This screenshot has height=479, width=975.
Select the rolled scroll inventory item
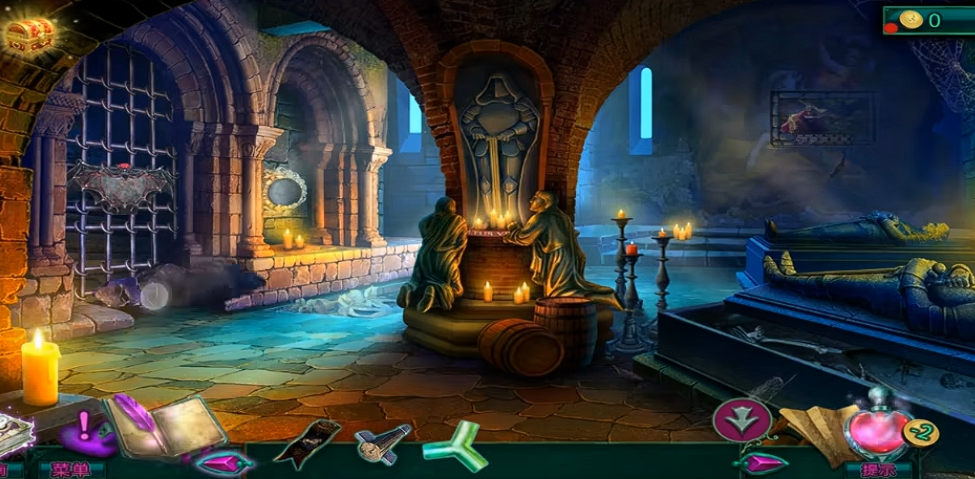[381, 442]
